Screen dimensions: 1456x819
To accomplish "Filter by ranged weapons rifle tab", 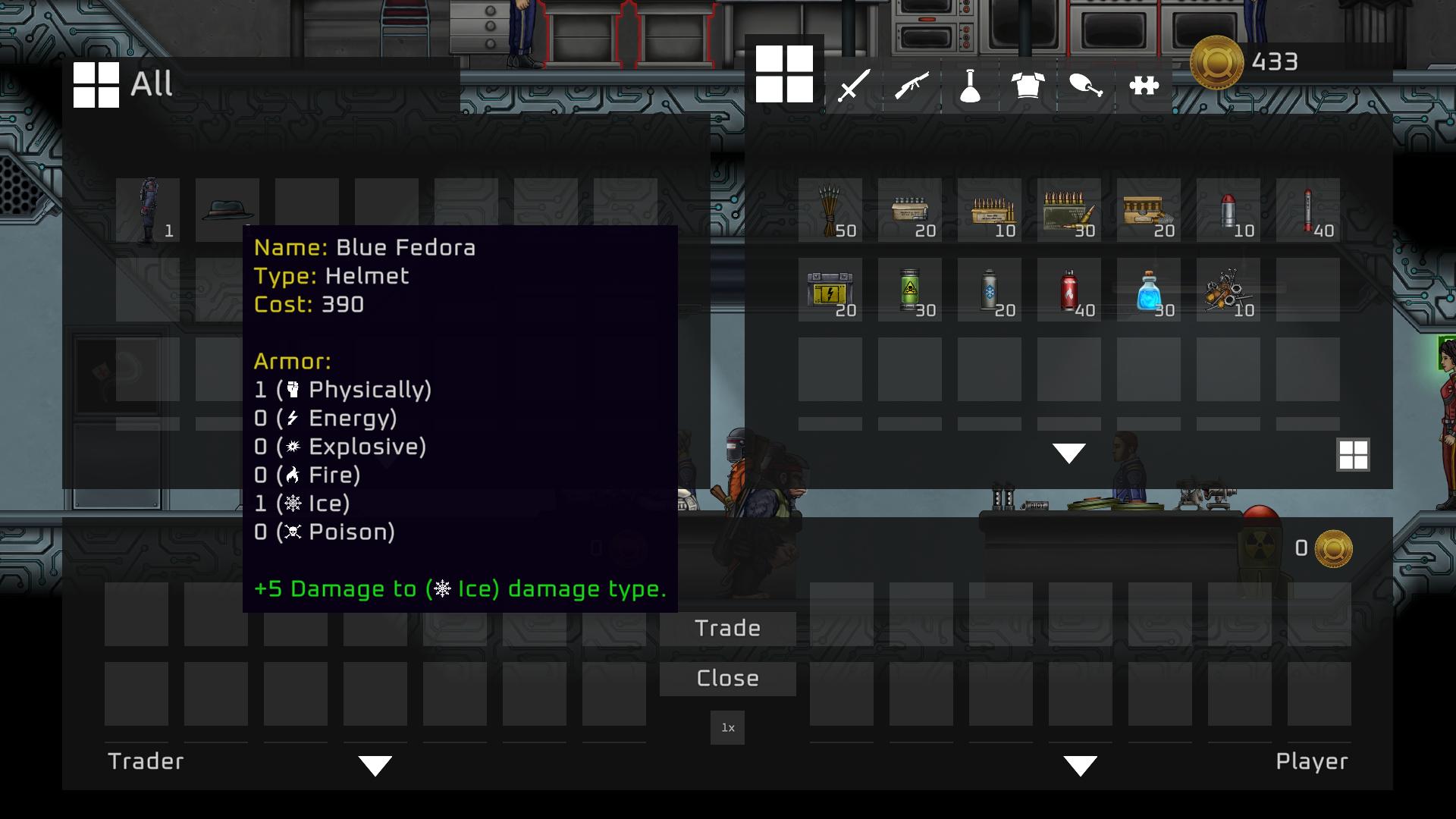I will pyautogui.click(x=912, y=85).
